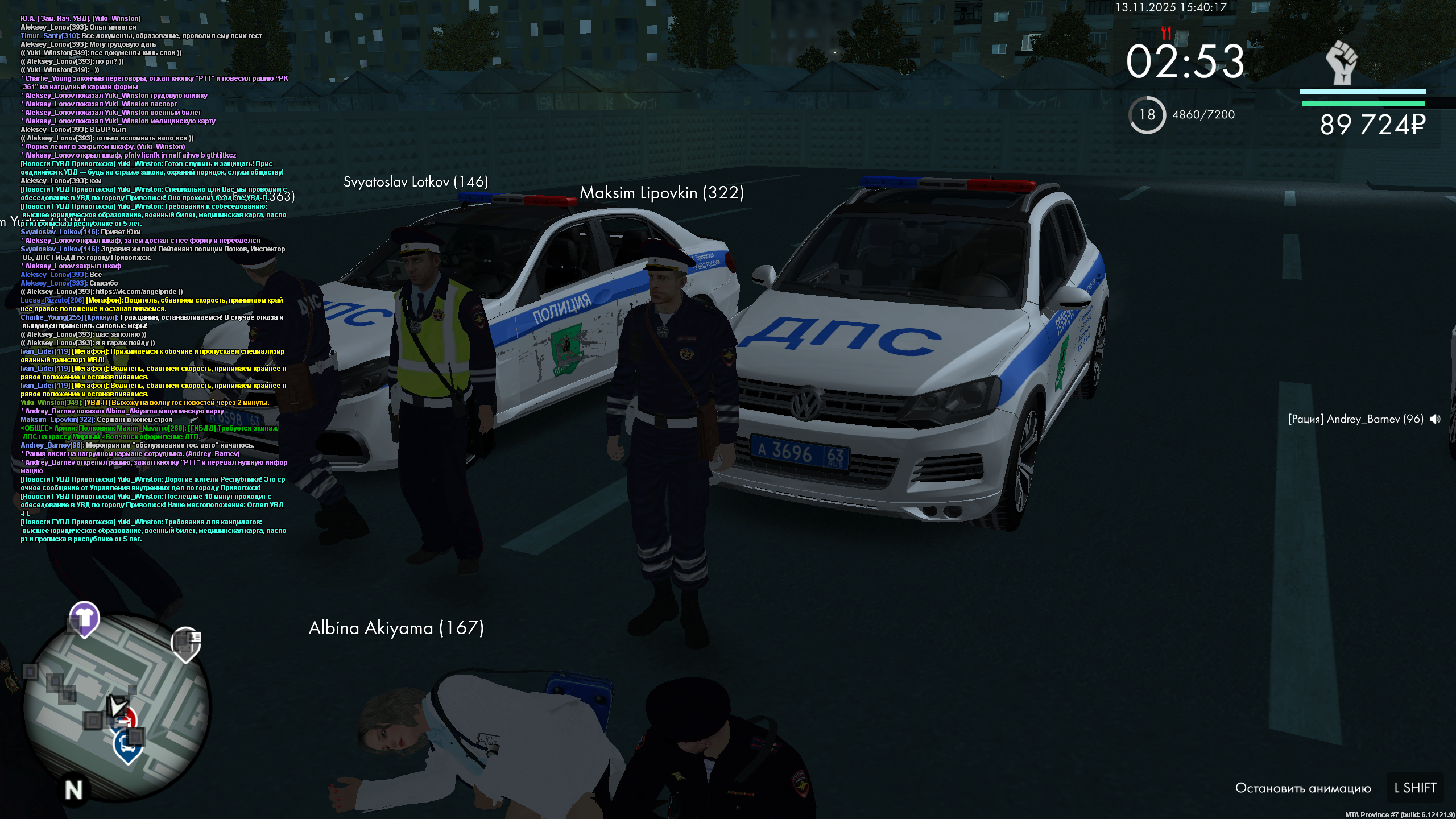Click the player direction arrow on the minimap

pos(118,706)
